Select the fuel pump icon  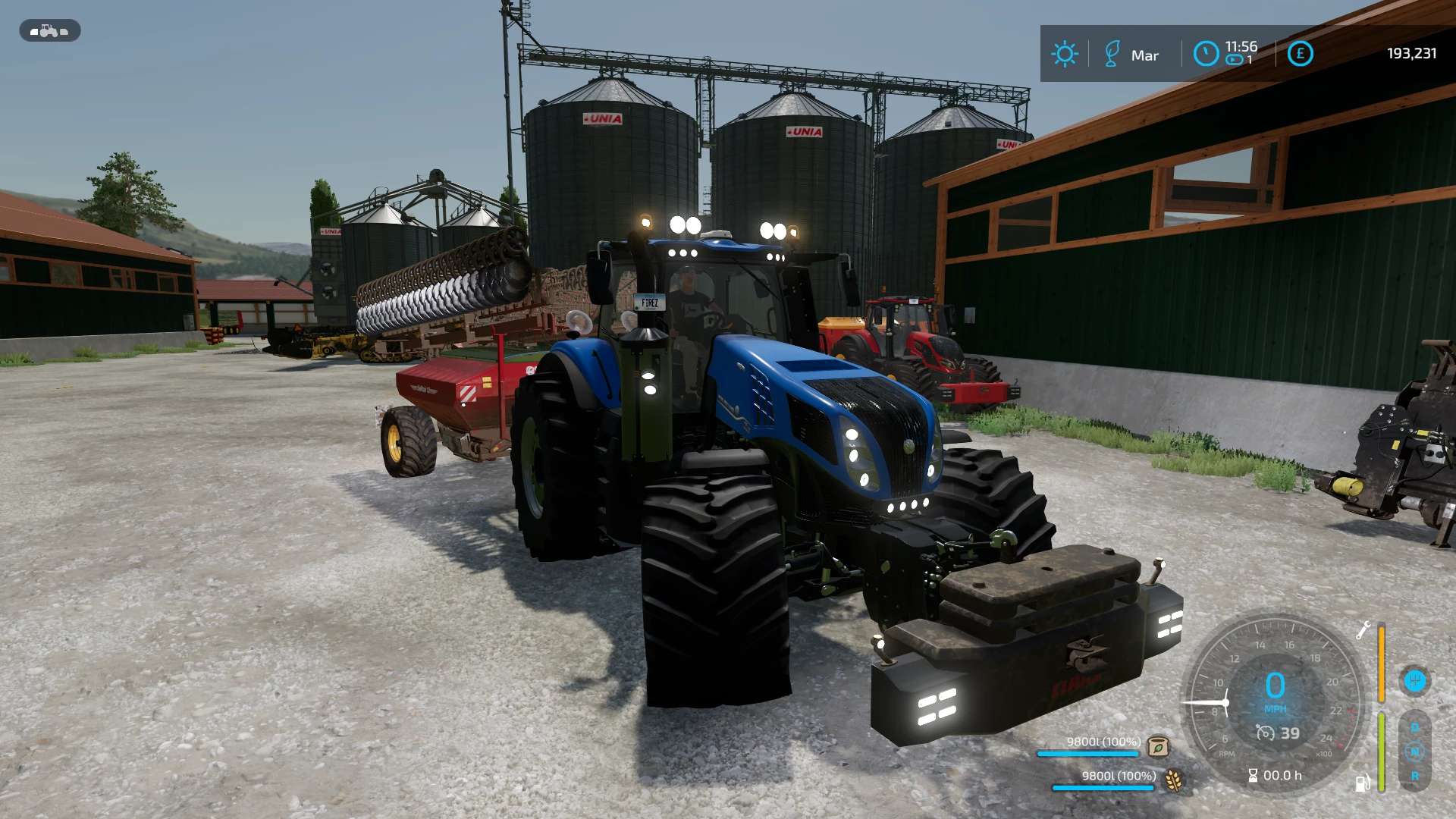click(x=1363, y=783)
